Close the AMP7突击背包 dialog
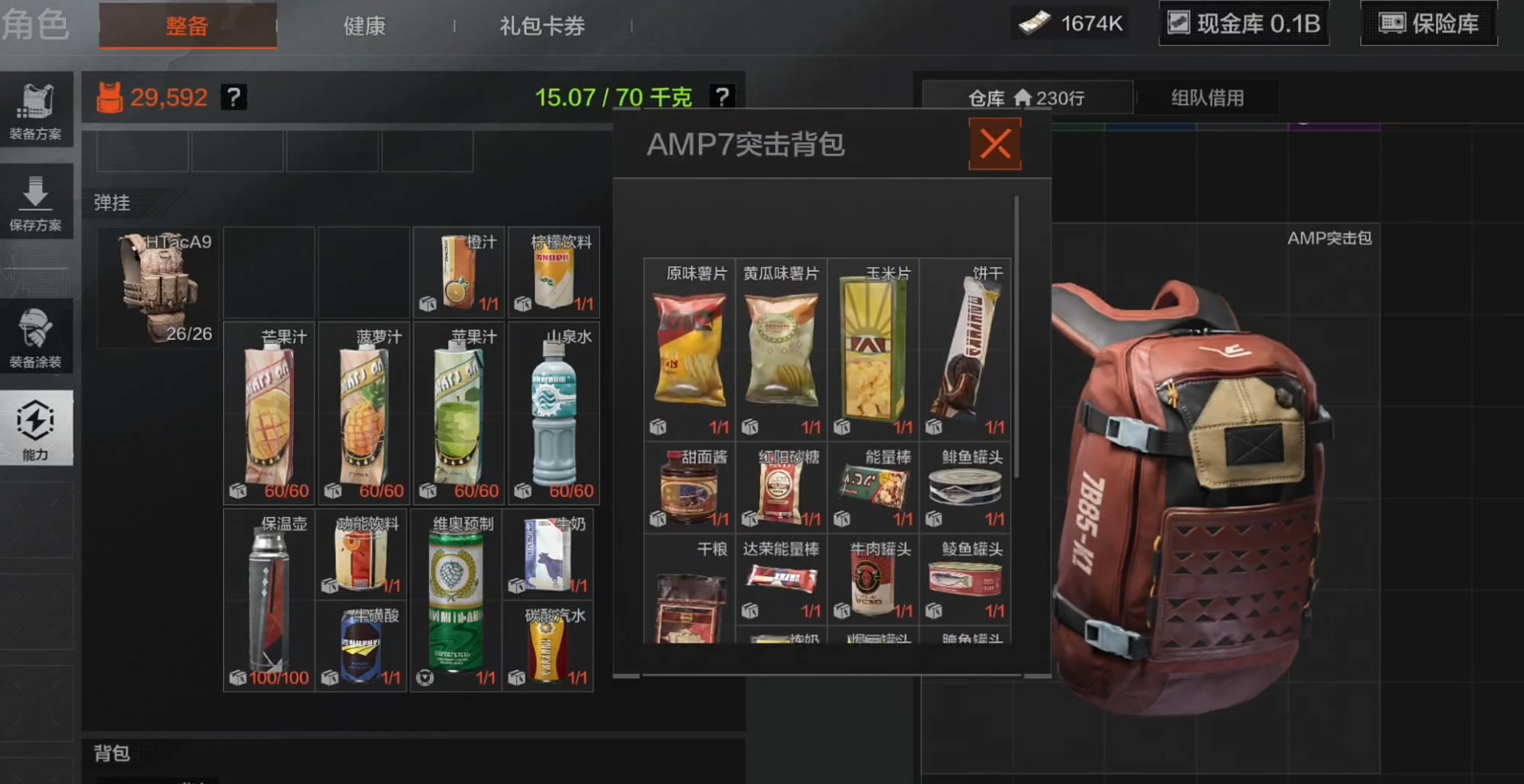This screenshot has width=1524, height=784. [x=995, y=145]
